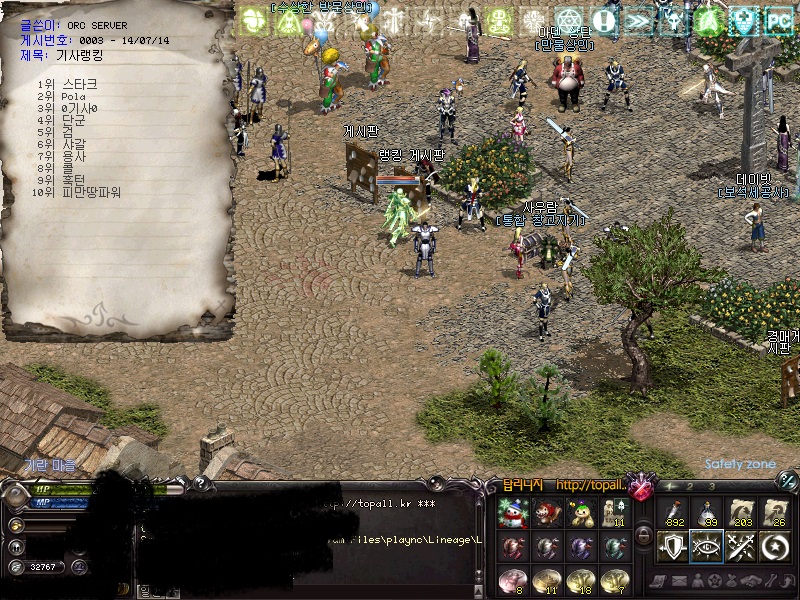Select the coin stack showing 18

click(x=580, y=583)
